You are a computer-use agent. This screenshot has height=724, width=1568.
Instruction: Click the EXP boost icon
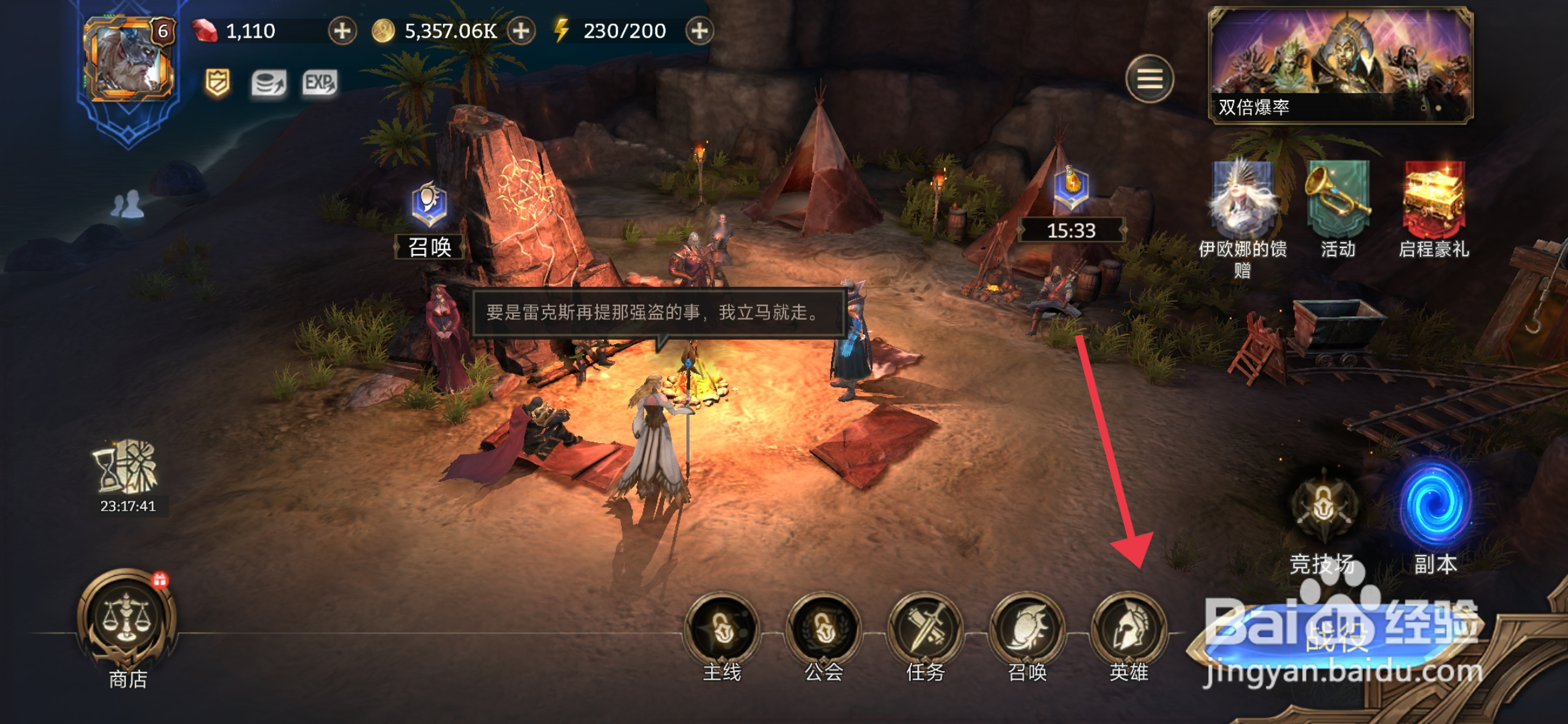point(320,84)
